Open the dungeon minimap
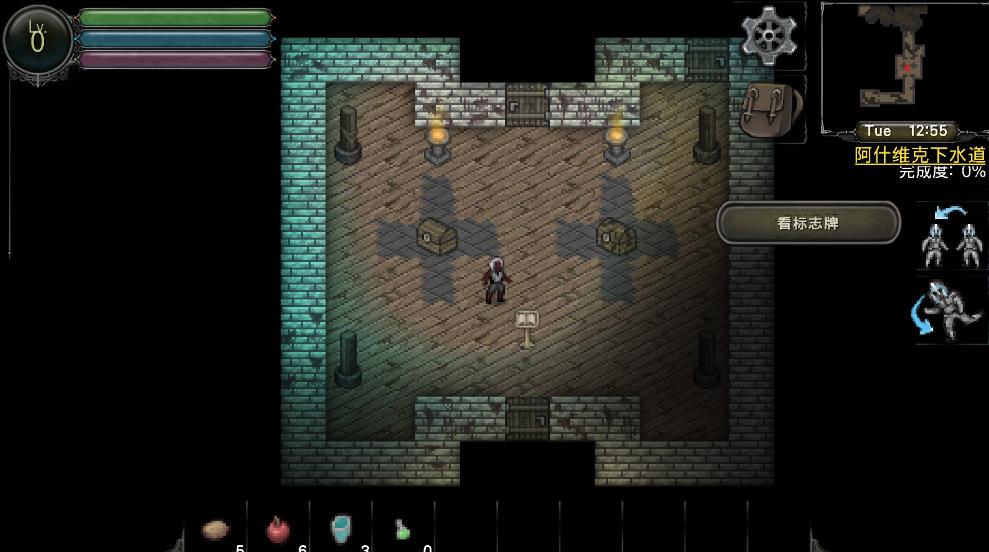 [x=903, y=65]
